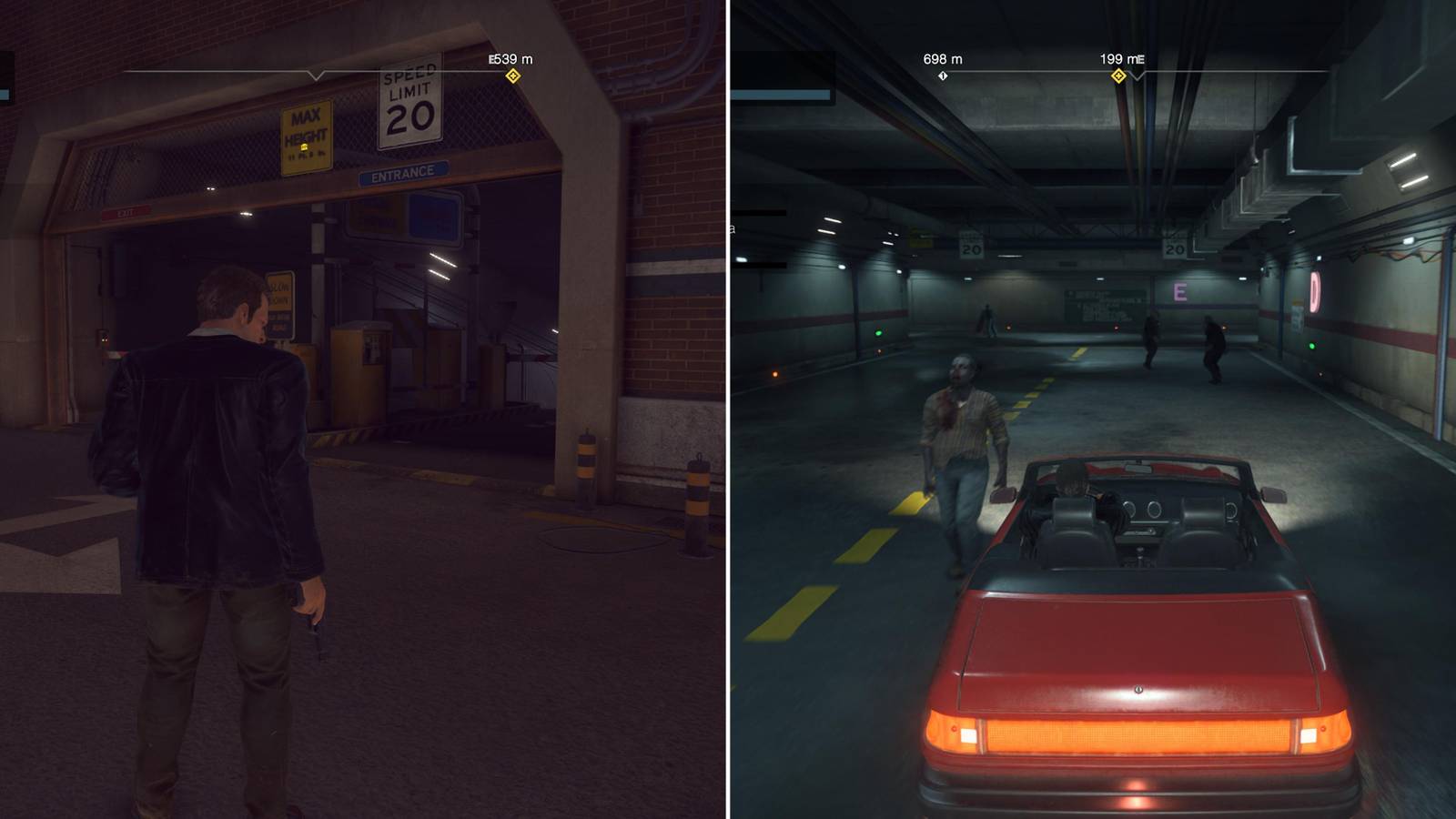Select the blue Entrance sign
The height and width of the screenshot is (819, 1456).
tap(402, 171)
